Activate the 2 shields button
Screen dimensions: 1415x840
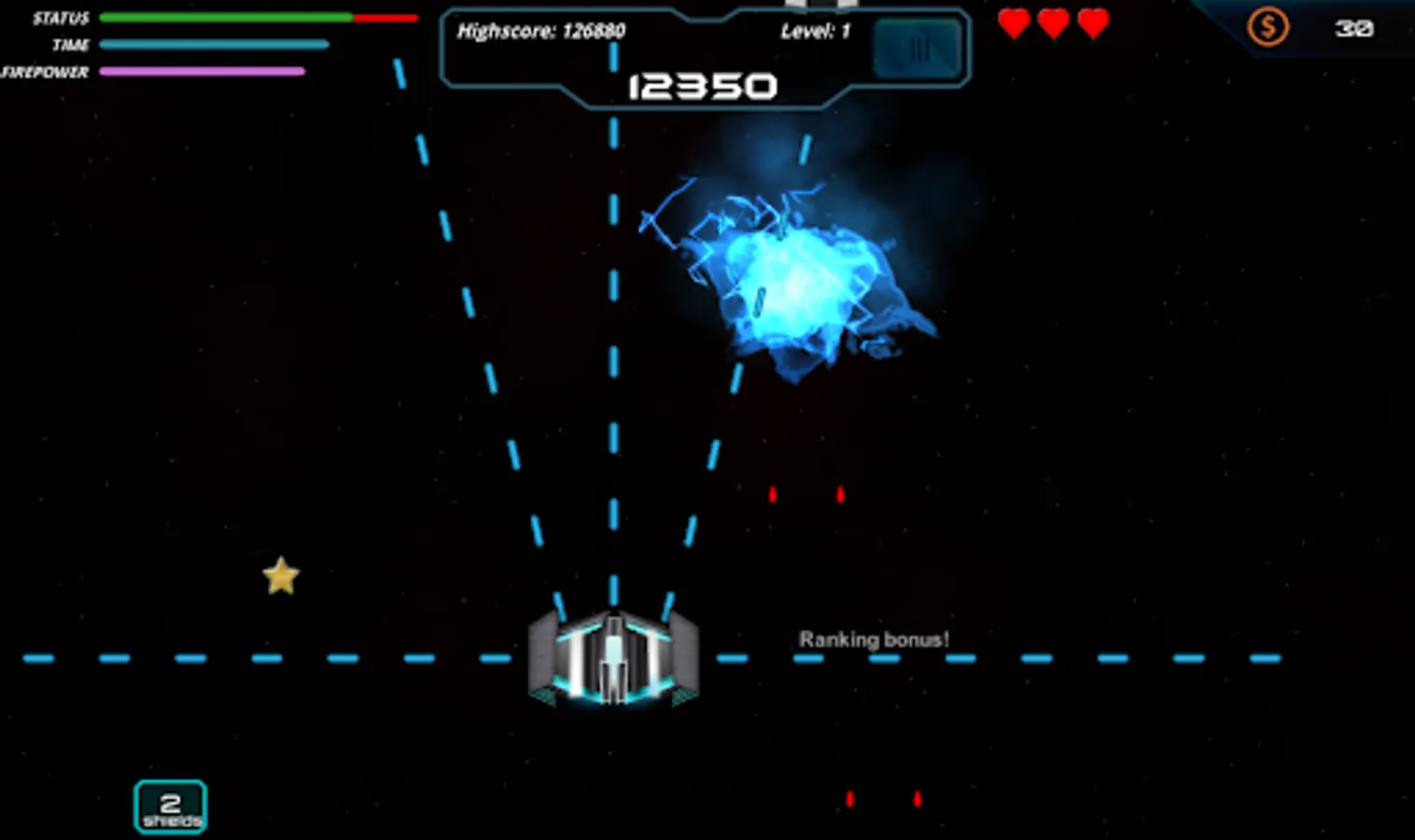point(170,805)
